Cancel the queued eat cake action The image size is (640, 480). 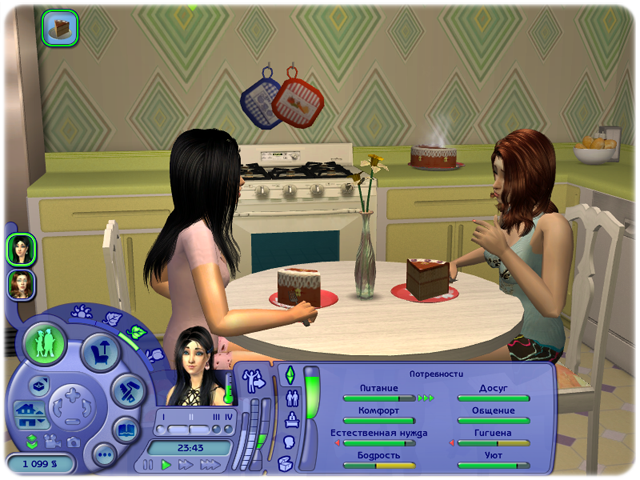(60, 26)
